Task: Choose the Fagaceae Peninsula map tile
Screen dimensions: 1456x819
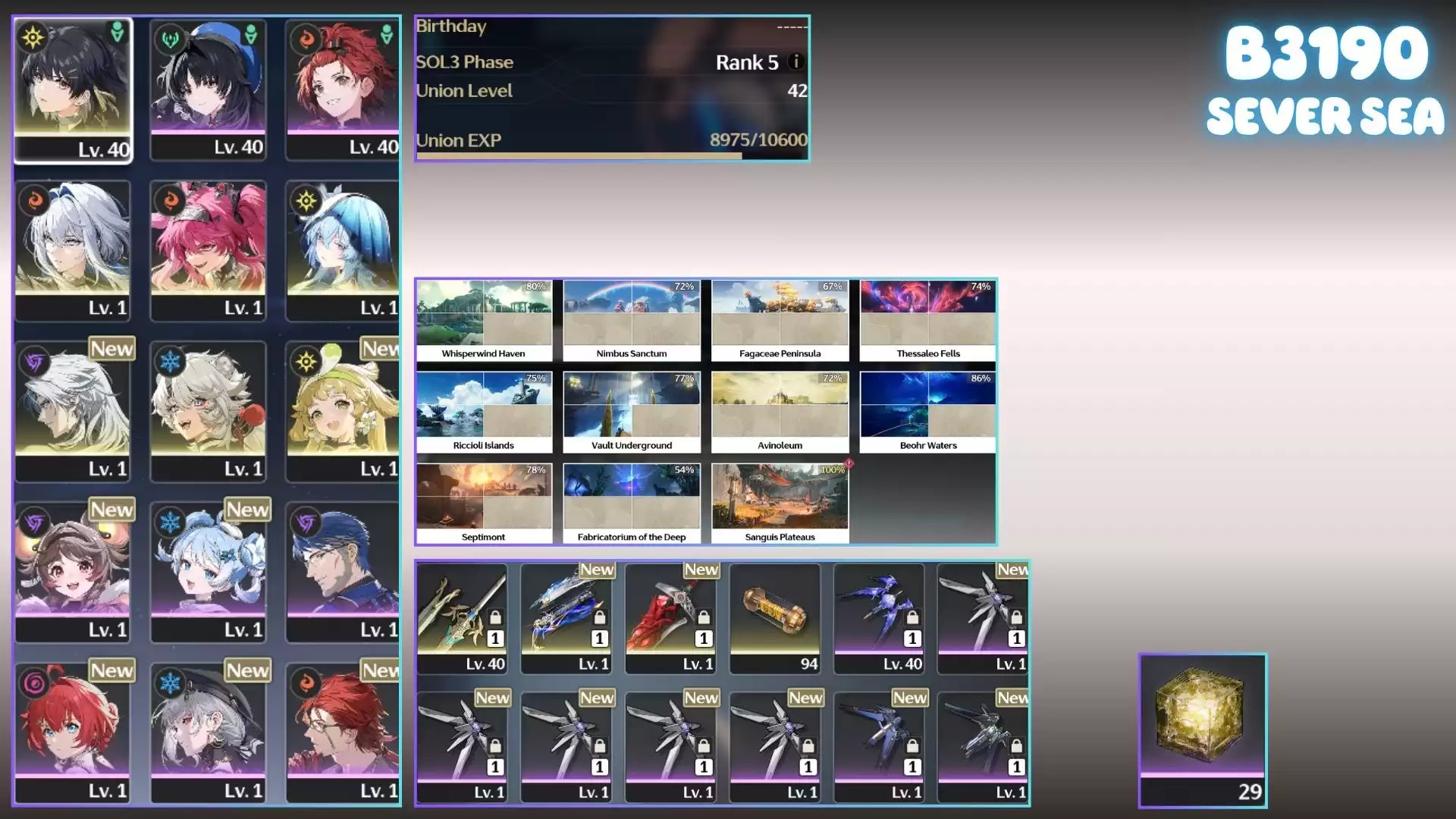Action: 780,320
